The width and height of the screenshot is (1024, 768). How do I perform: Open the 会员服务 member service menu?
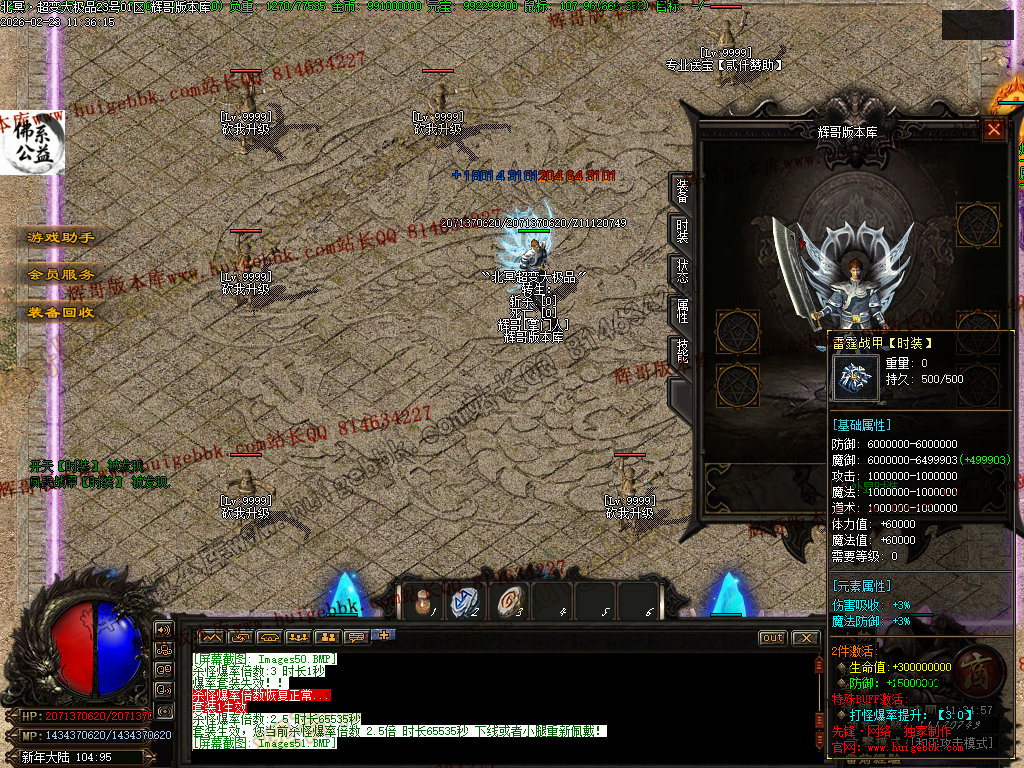(61, 274)
